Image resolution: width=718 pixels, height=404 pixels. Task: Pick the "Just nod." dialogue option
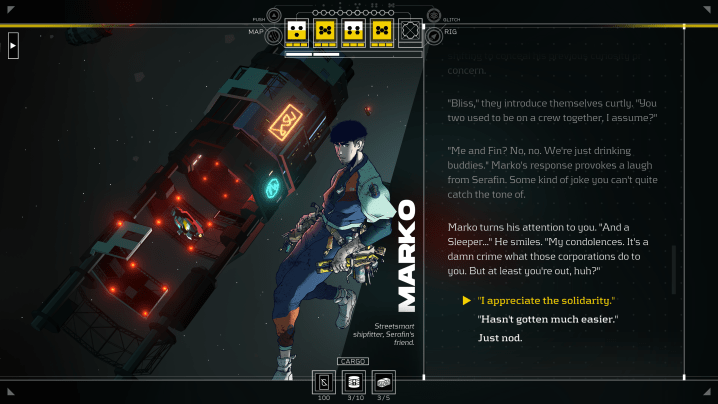500,338
